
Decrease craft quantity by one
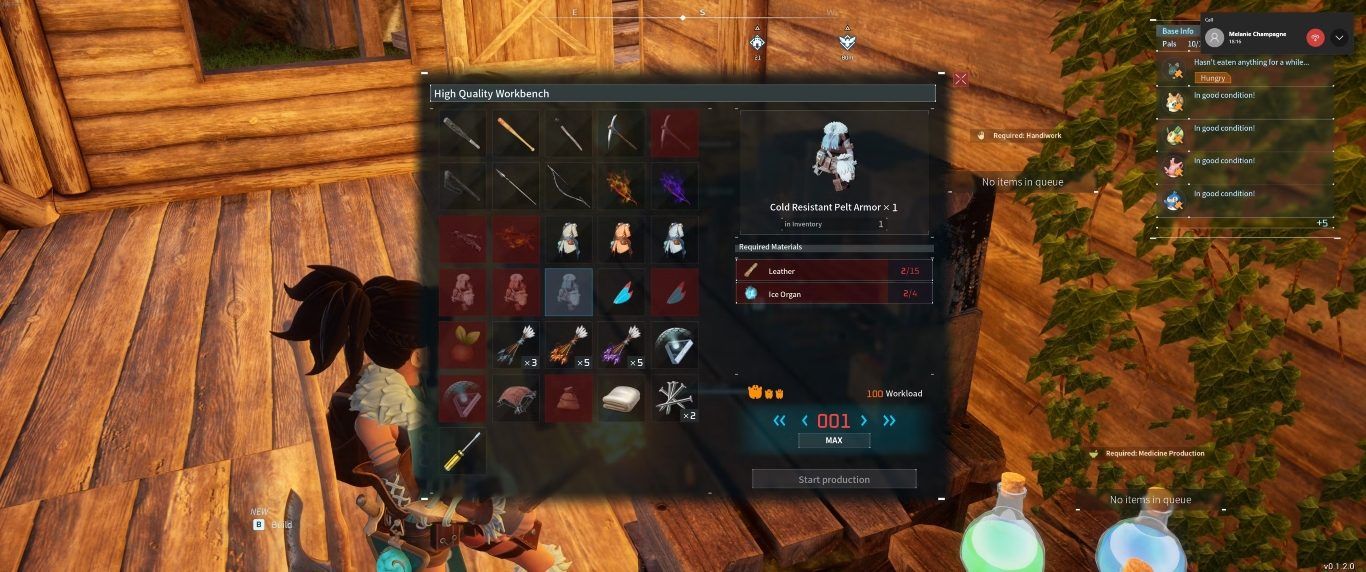(805, 421)
